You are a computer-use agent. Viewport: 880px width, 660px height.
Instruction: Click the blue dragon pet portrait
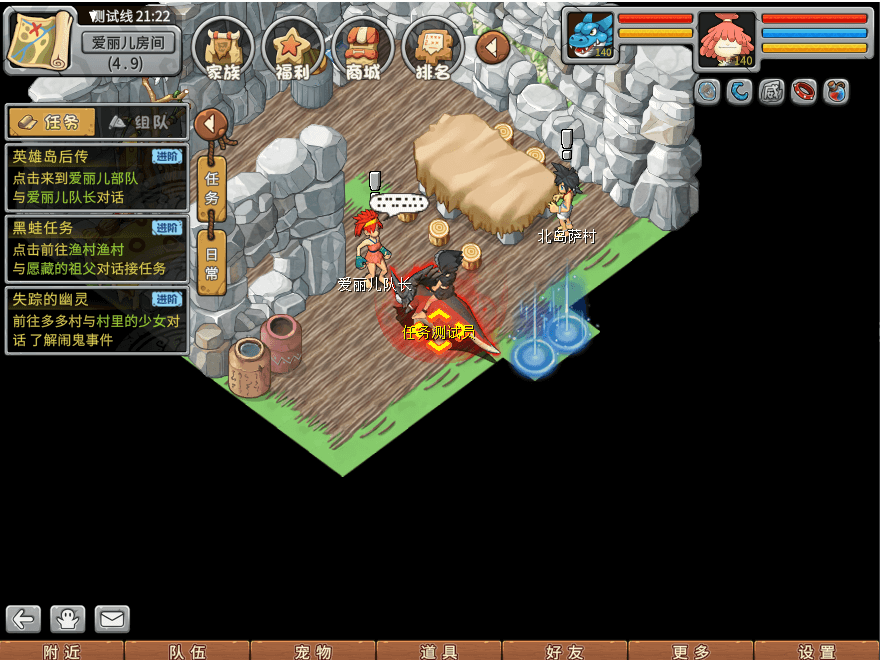(591, 36)
